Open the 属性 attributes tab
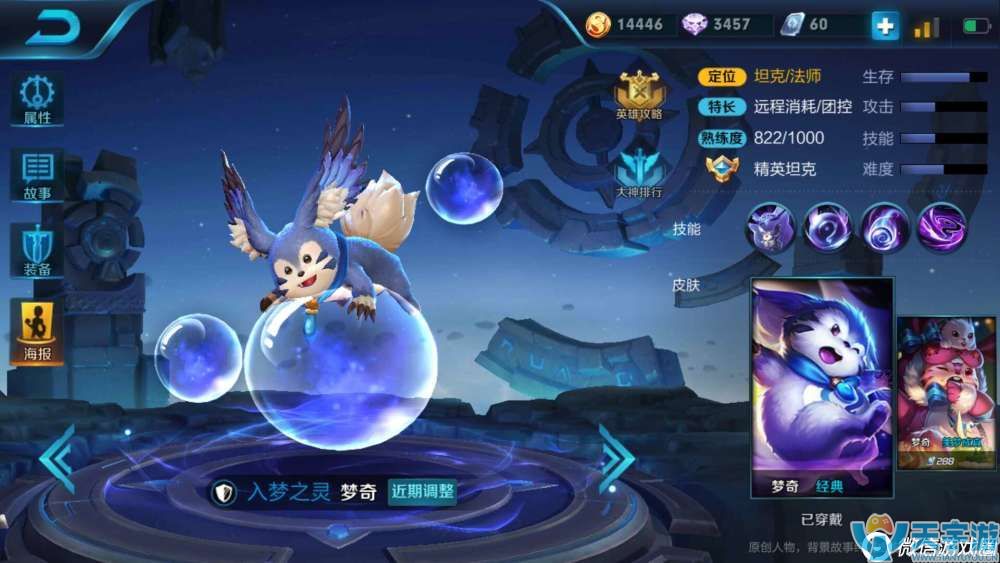 click(x=38, y=100)
